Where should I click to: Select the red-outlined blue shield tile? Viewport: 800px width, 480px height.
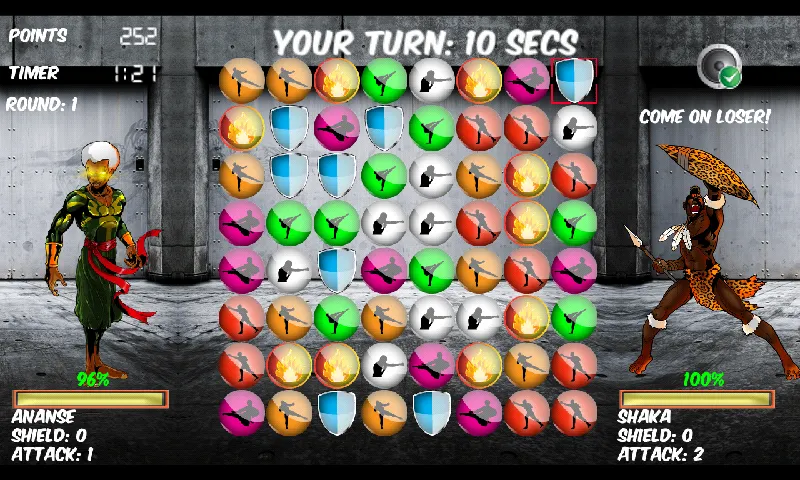(x=574, y=80)
